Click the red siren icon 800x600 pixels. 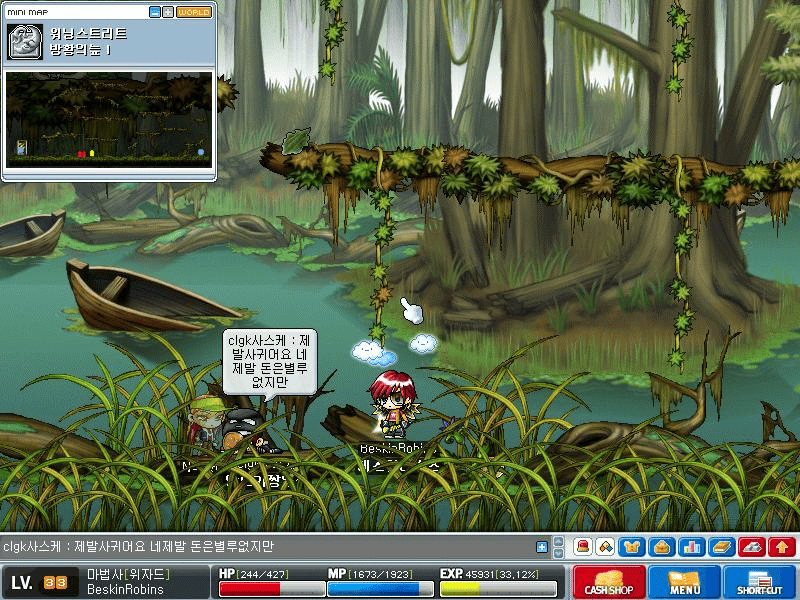[x=583, y=547]
